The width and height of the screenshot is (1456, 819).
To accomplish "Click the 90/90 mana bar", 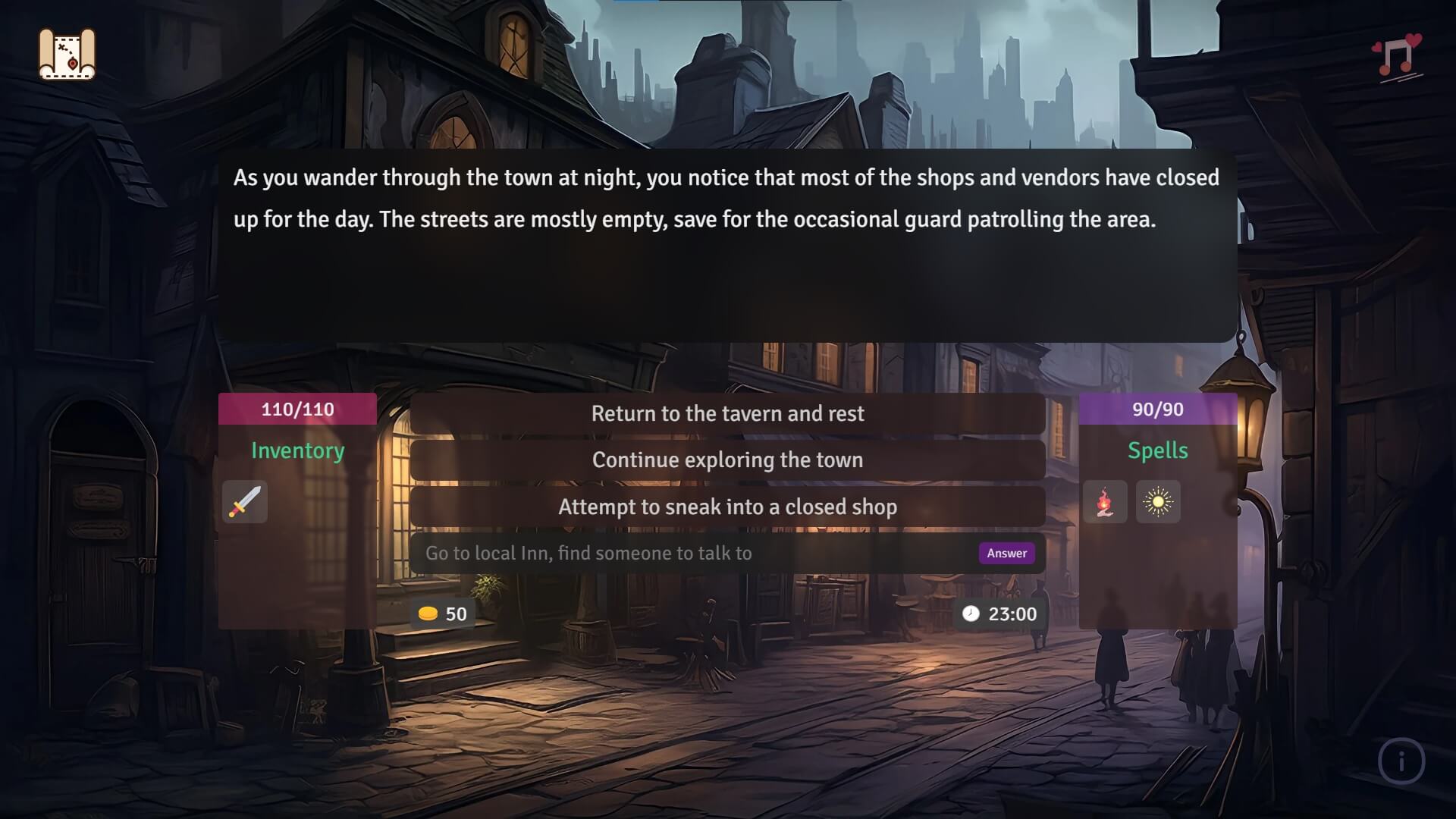I will pyautogui.click(x=1158, y=408).
